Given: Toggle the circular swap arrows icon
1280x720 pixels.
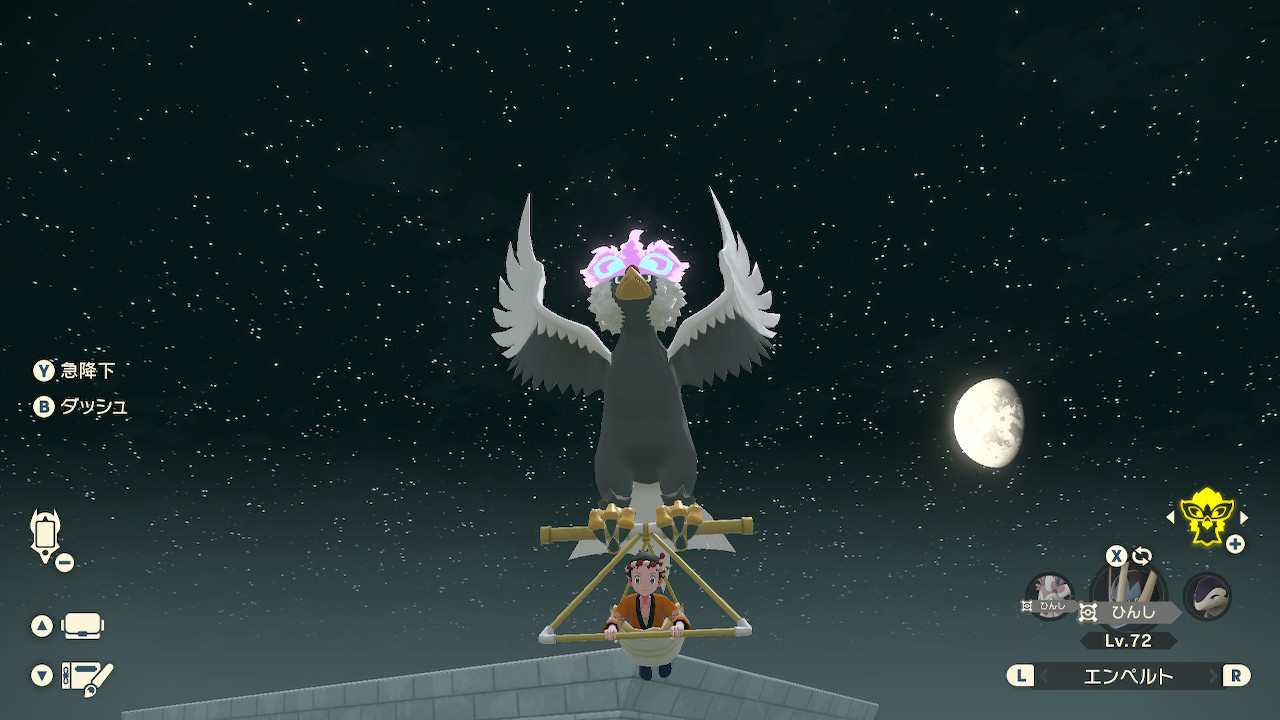Looking at the screenshot, I should click(x=1142, y=556).
